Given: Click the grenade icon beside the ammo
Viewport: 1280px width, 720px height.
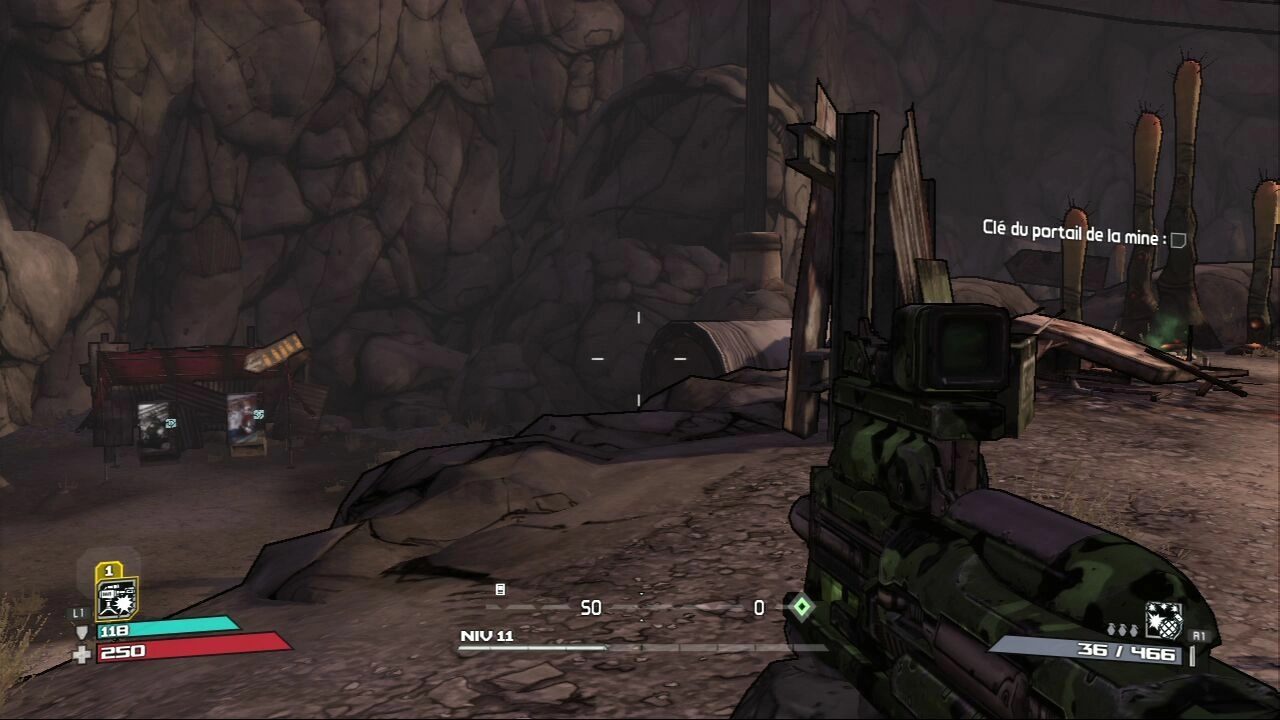Looking at the screenshot, I should (1163, 621).
